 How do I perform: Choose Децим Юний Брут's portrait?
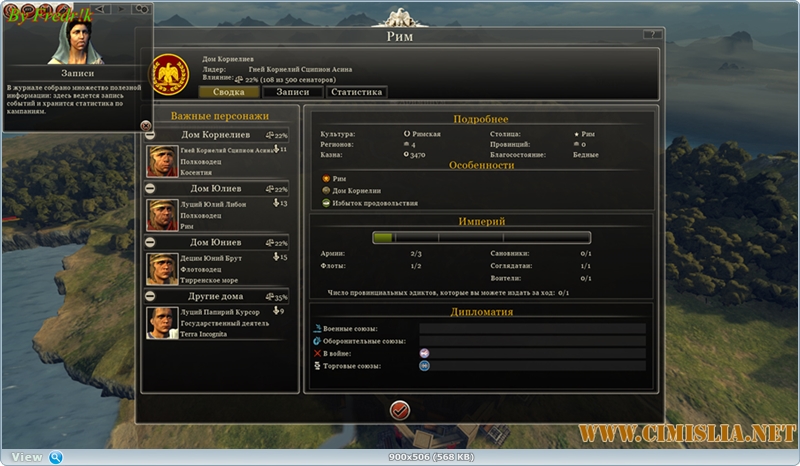[x=162, y=269]
